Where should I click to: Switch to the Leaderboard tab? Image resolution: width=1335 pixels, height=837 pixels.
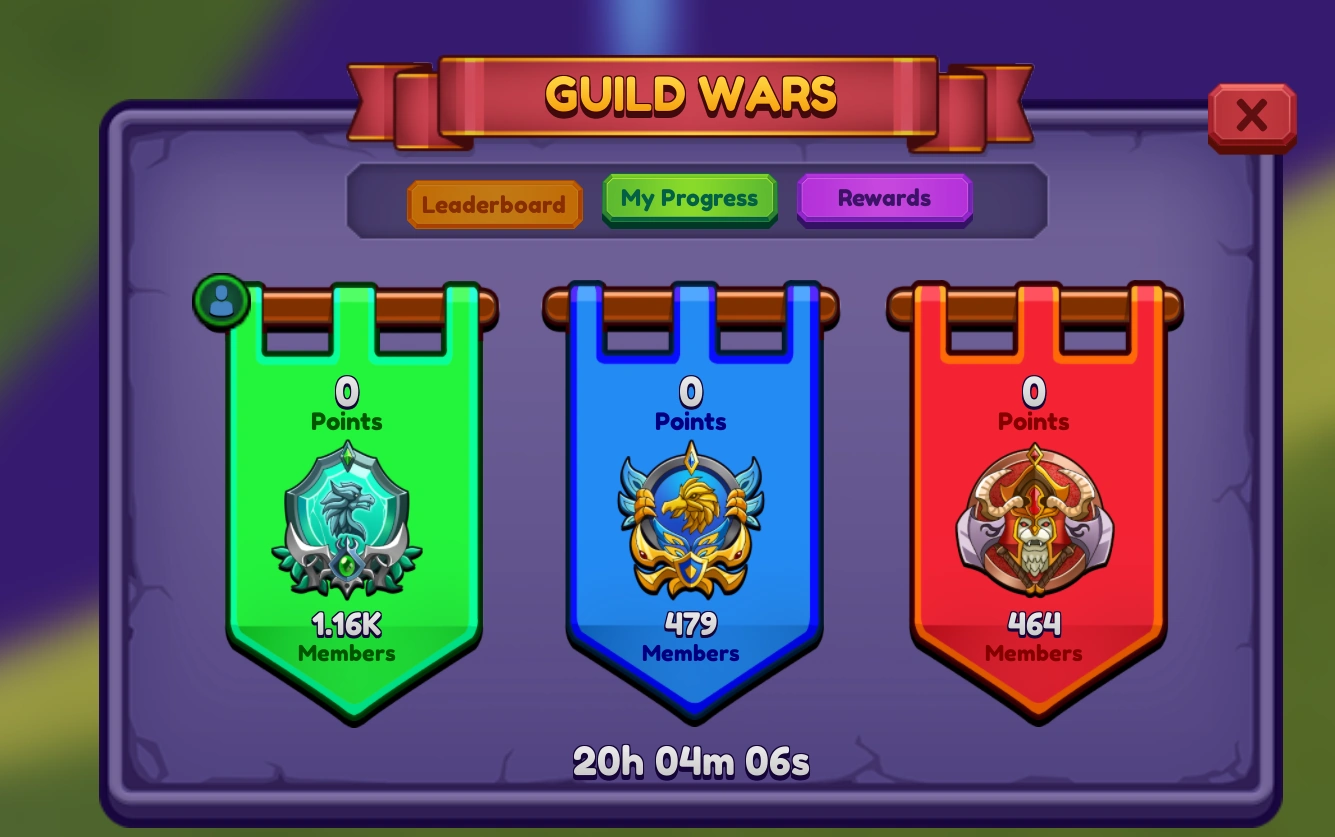click(x=494, y=205)
